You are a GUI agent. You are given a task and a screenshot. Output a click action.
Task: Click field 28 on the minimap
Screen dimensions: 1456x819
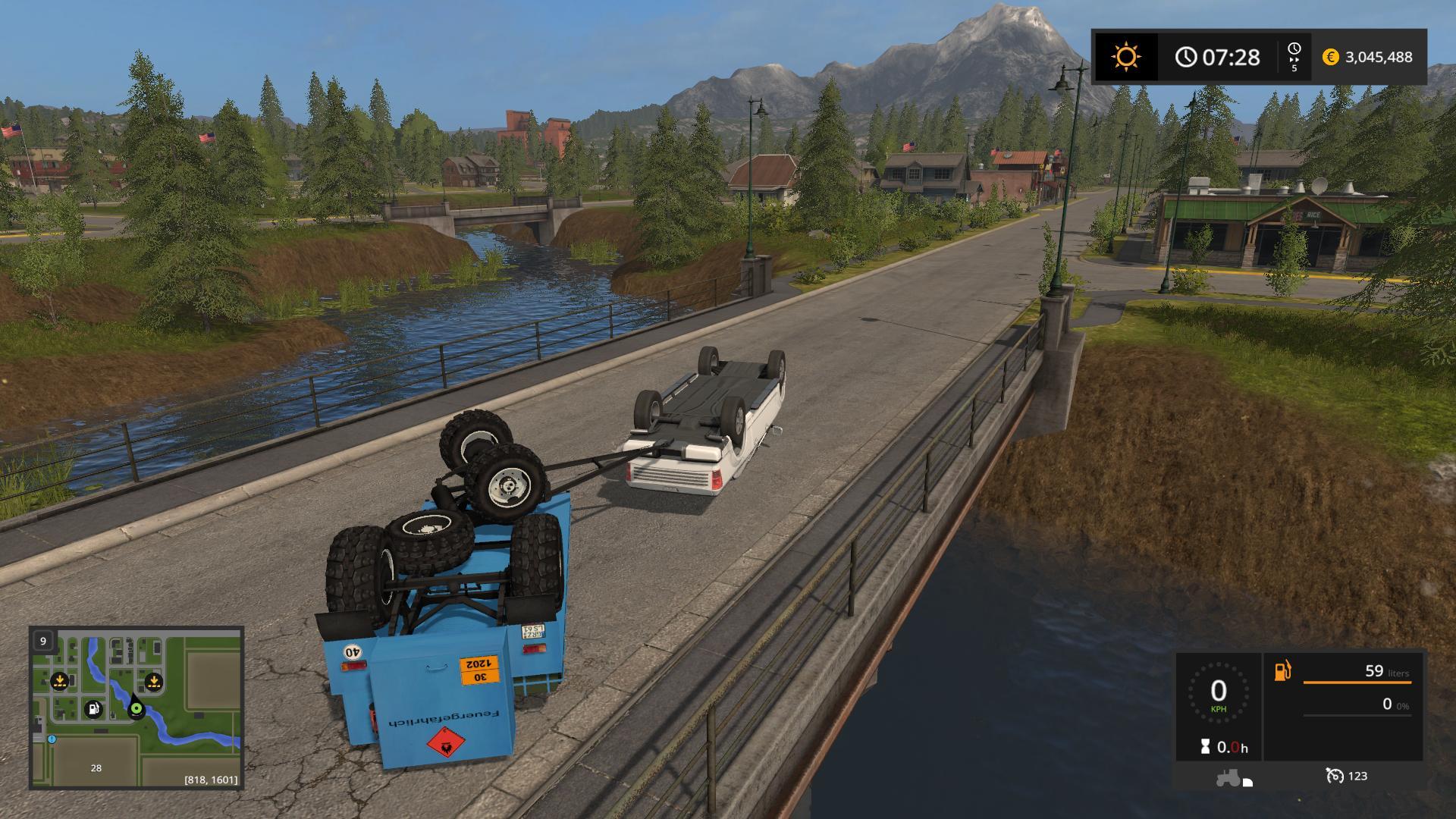[96, 767]
